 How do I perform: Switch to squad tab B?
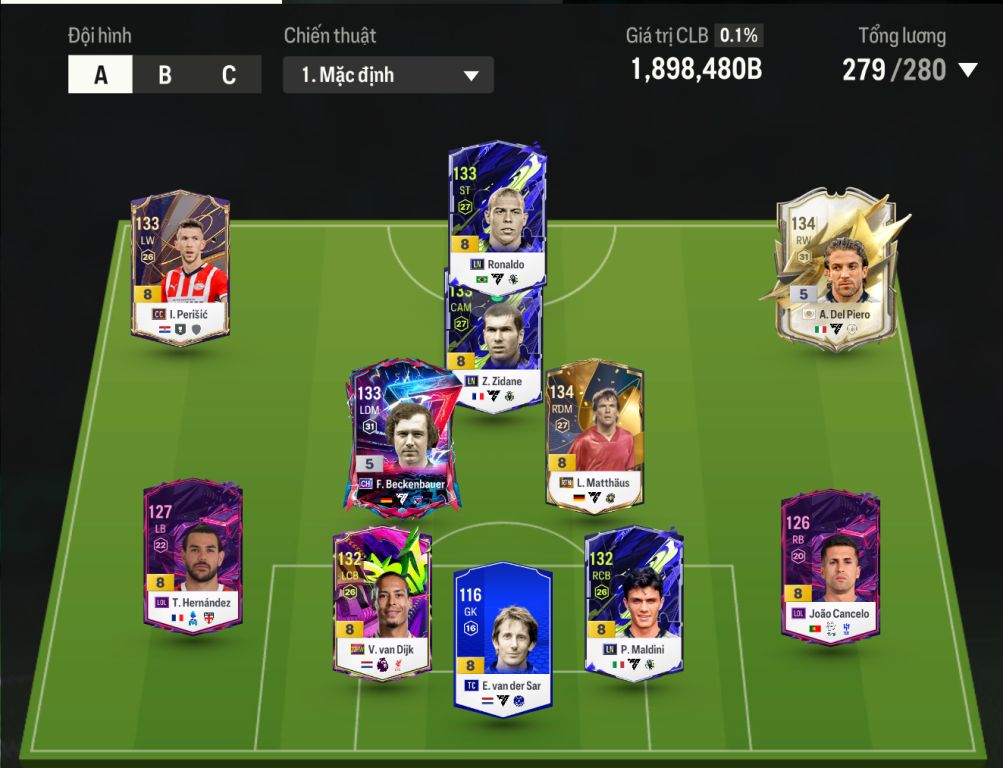tap(165, 75)
